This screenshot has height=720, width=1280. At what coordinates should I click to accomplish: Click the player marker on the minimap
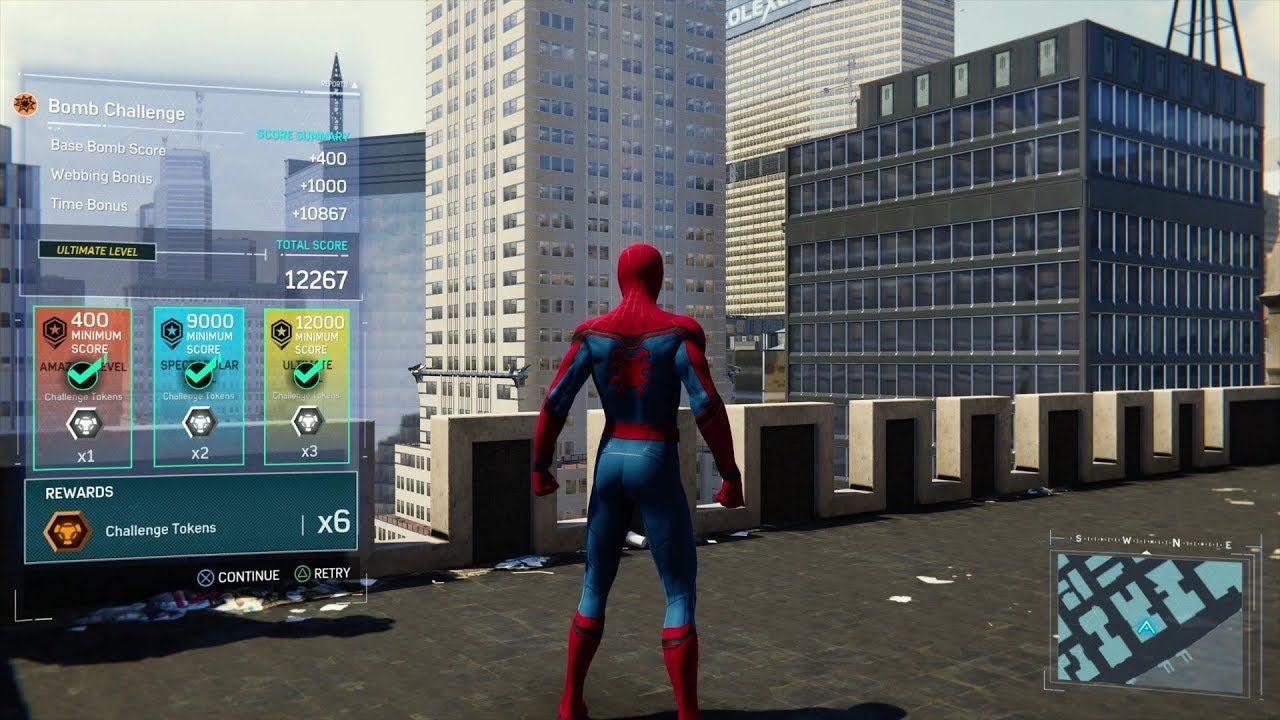[x=1146, y=627]
